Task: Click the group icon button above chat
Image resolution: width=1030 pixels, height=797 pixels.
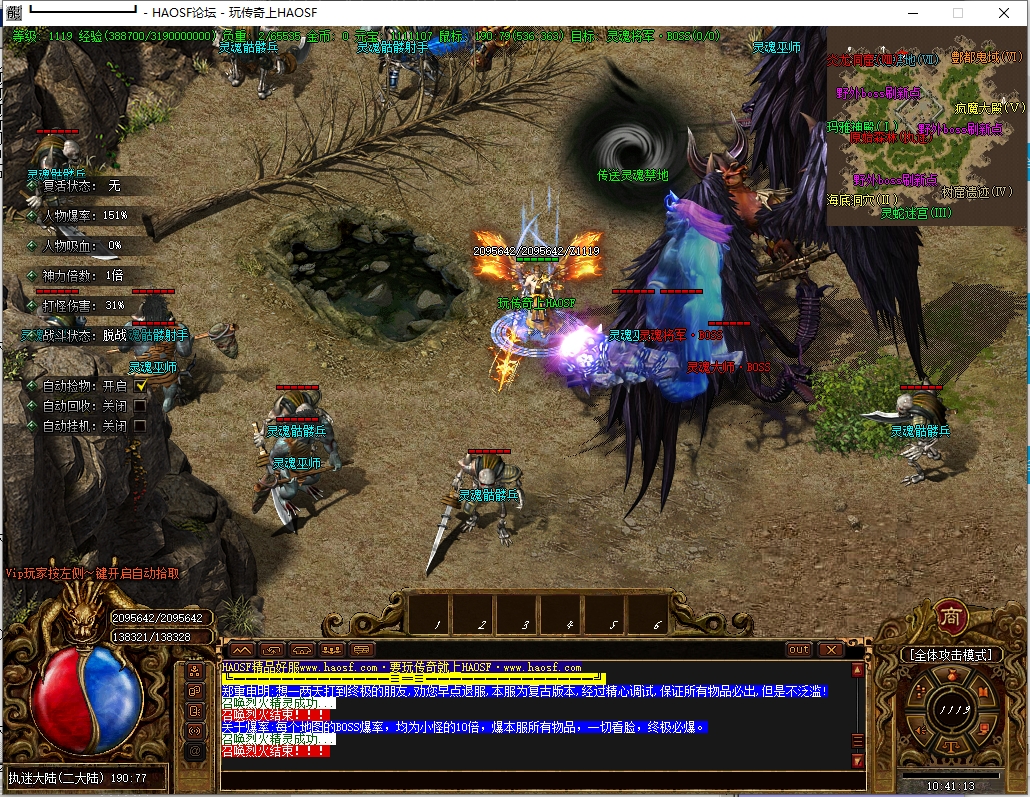Action: [x=332, y=649]
